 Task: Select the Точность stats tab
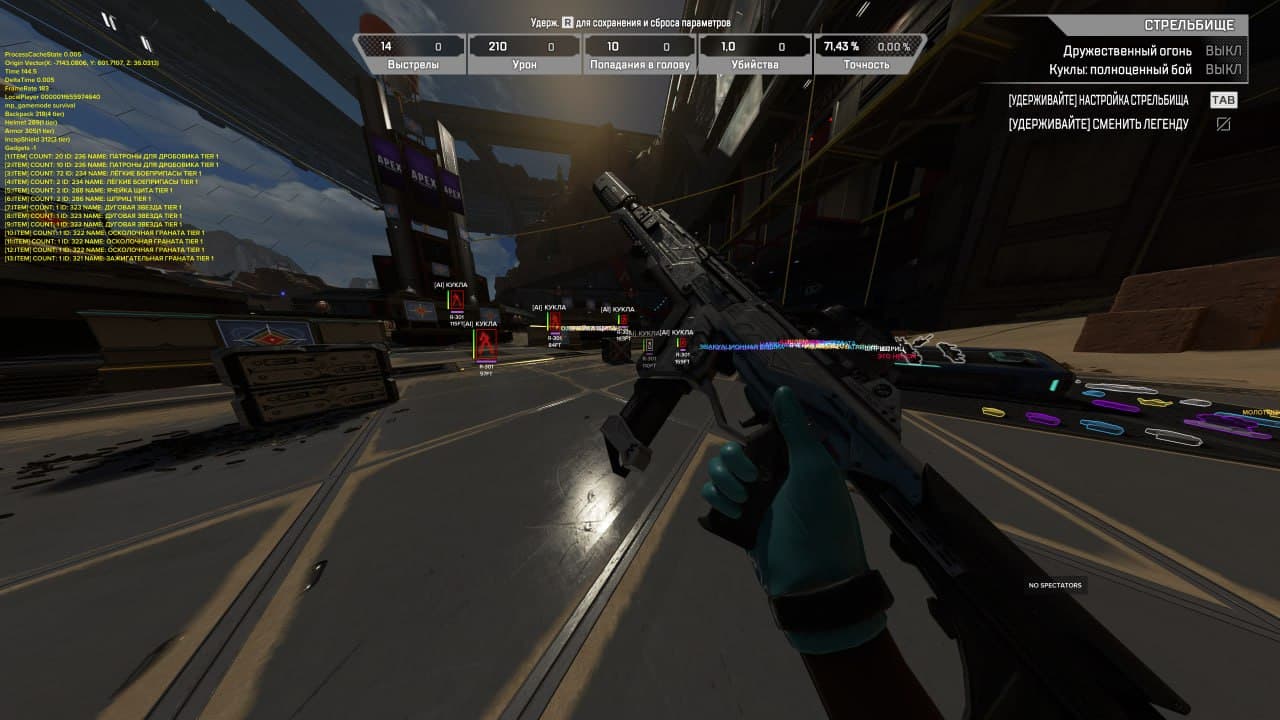[x=867, y=62]
